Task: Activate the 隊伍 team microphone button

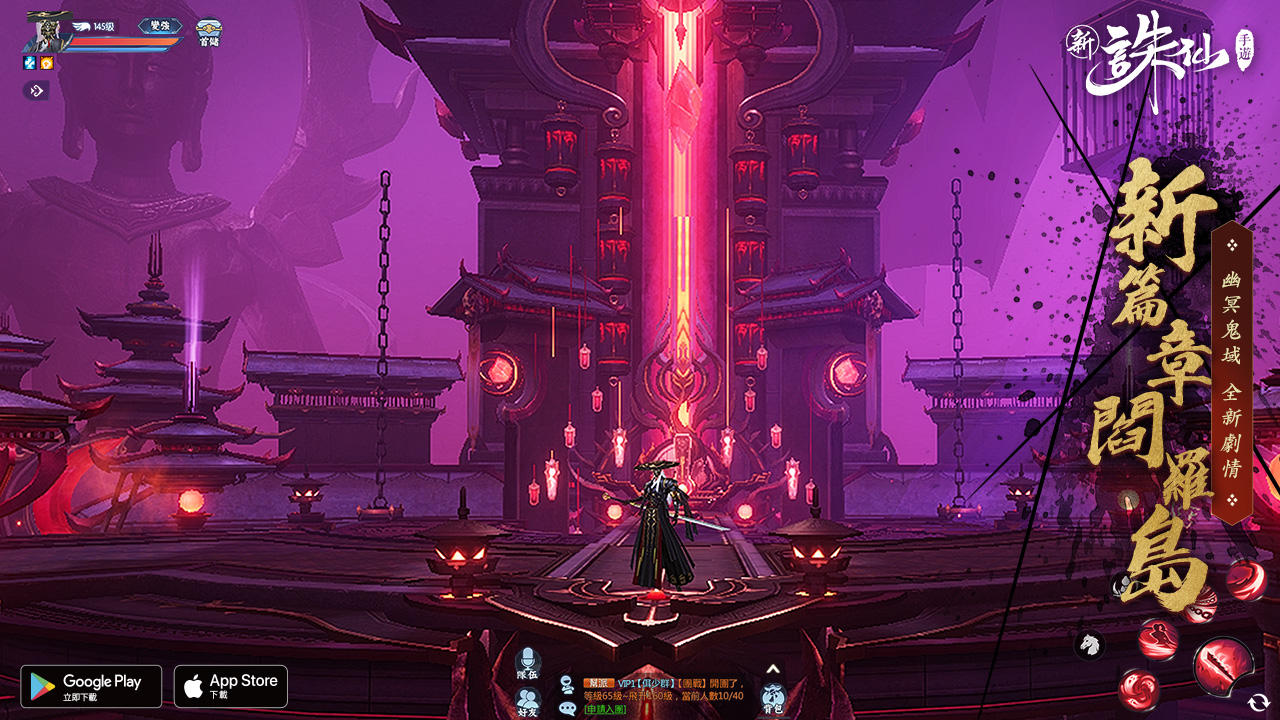Action: coord(528,663)
